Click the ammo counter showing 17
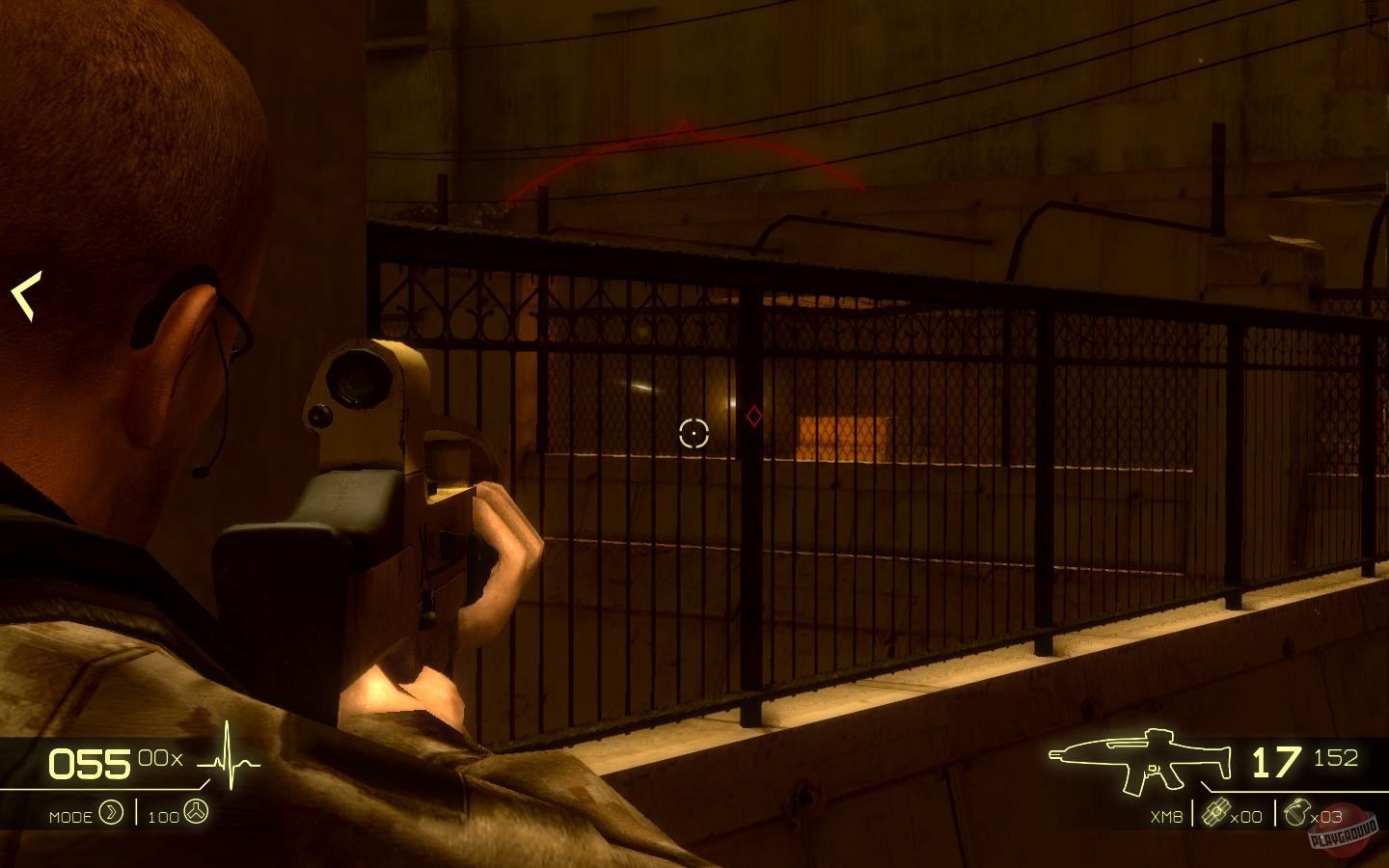 pos(1275,761)
